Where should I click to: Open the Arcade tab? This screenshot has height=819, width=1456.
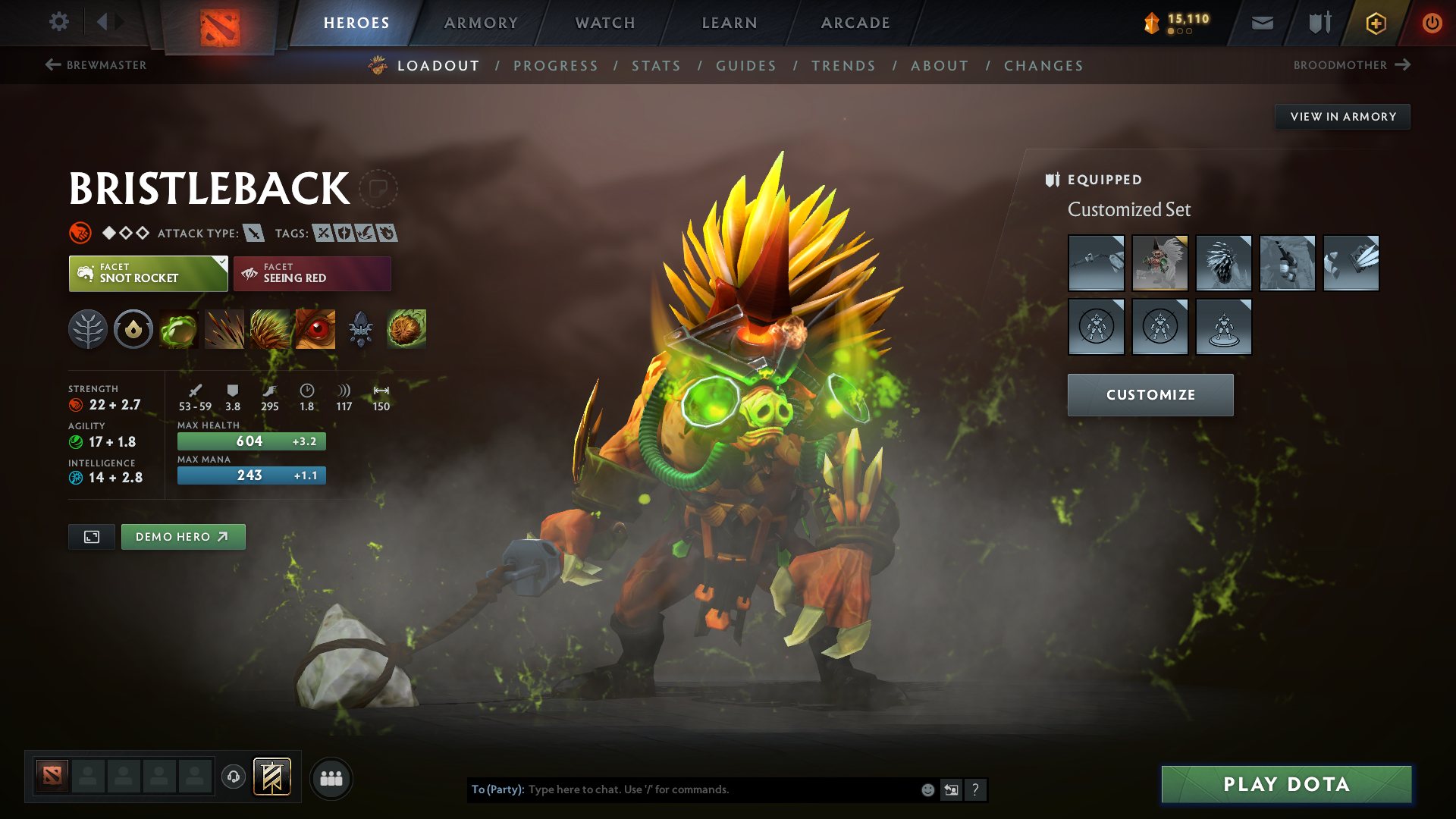(x=855, y=23)
